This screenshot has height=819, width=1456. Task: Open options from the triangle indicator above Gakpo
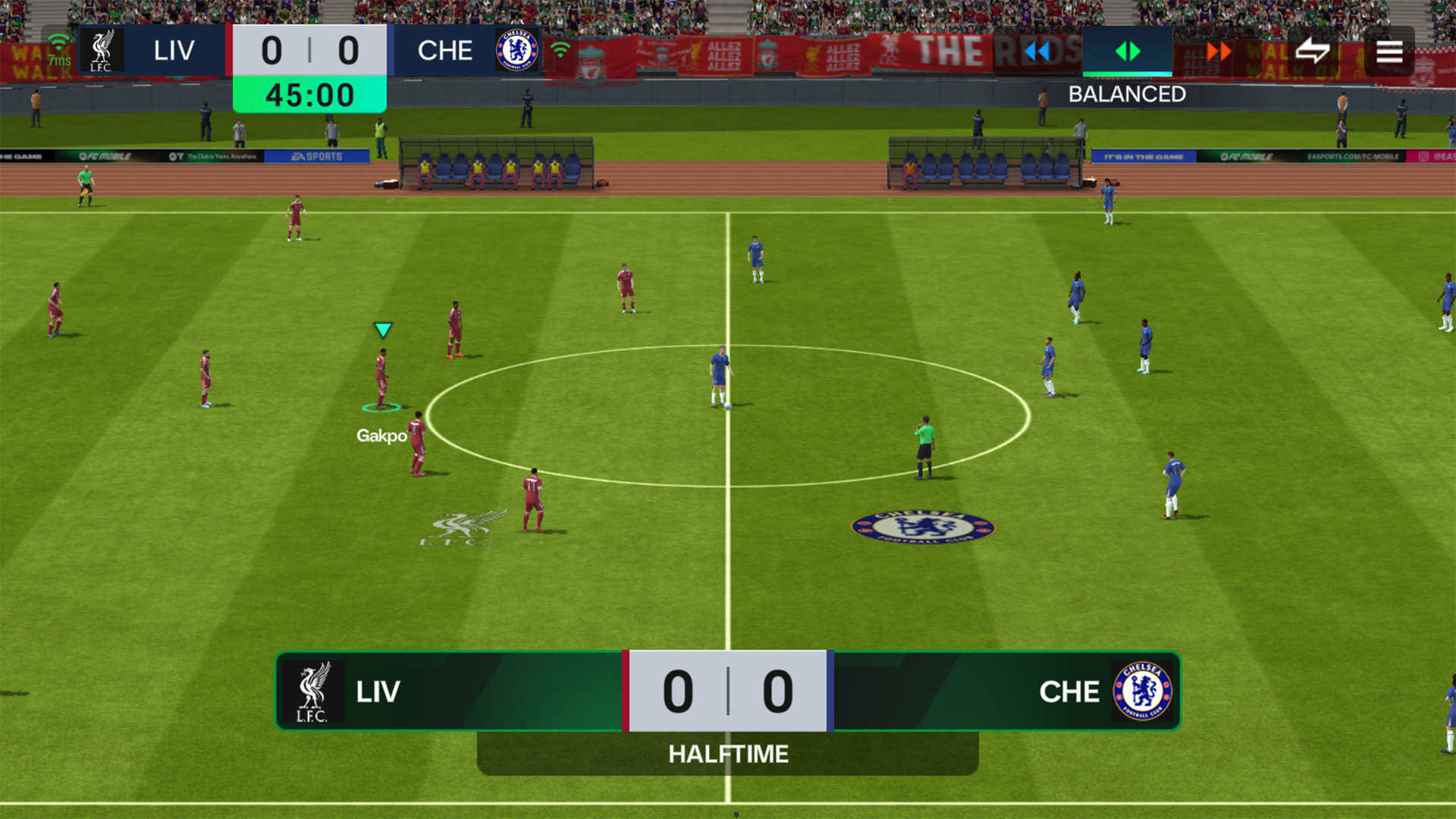click(x=384, y=329)
